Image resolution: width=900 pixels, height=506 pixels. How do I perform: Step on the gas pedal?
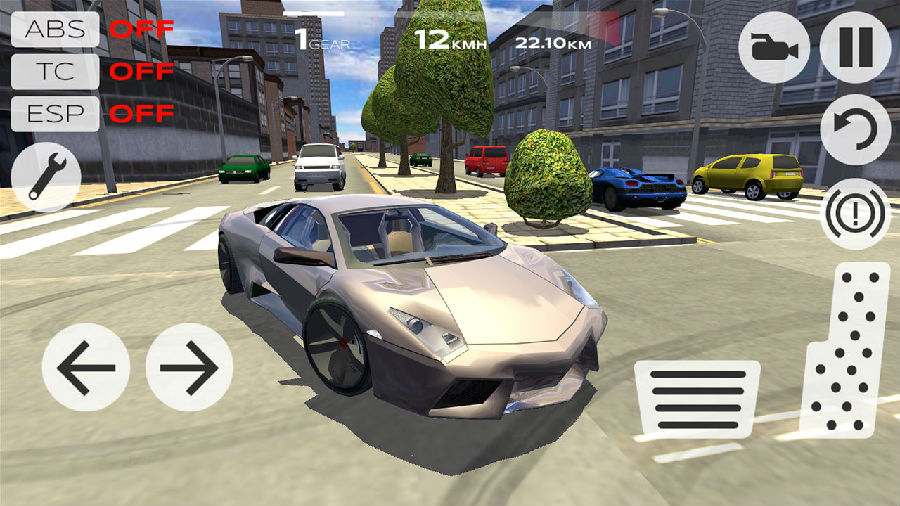tap(846, 350)
